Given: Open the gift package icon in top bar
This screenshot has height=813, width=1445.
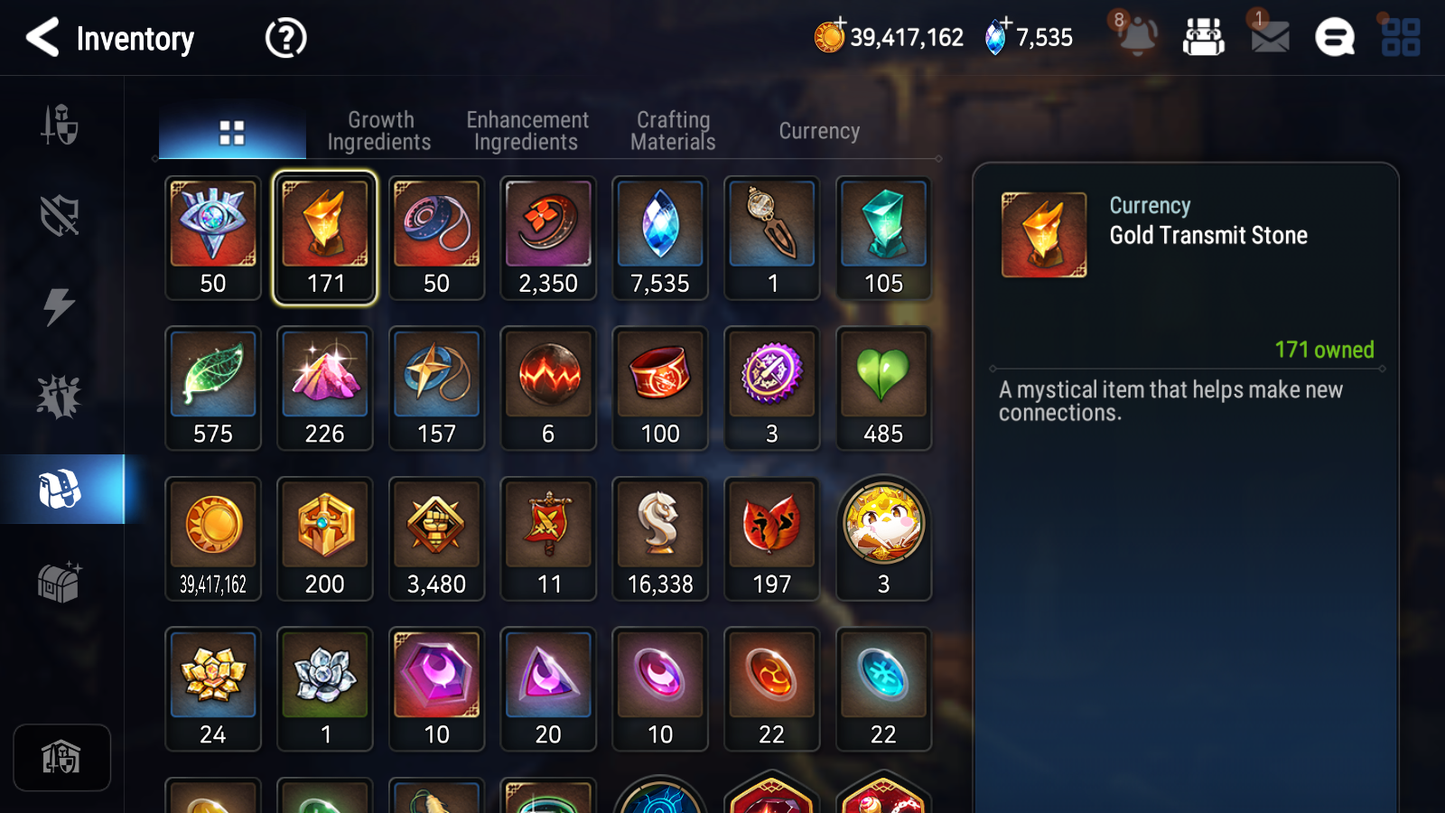Looking at the screenshot, I should click(1203, 37).
